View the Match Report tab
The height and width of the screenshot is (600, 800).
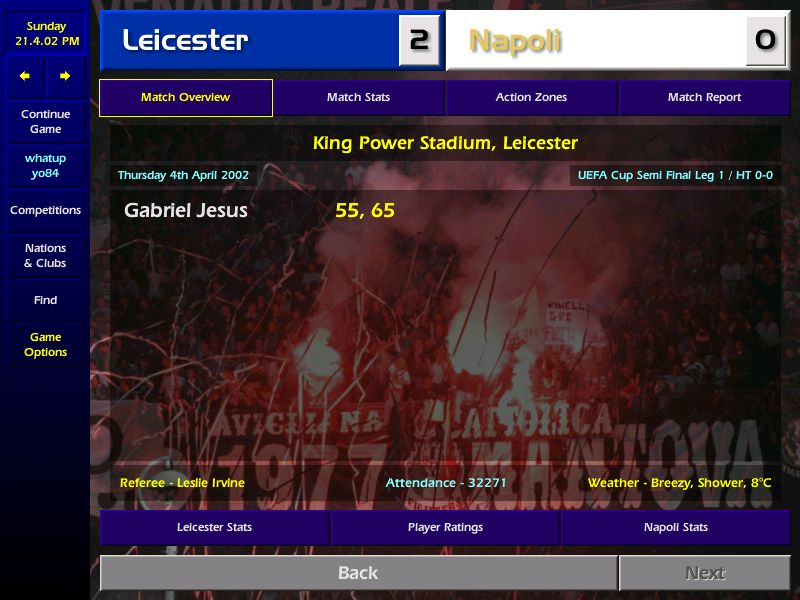tap(704, 98)
